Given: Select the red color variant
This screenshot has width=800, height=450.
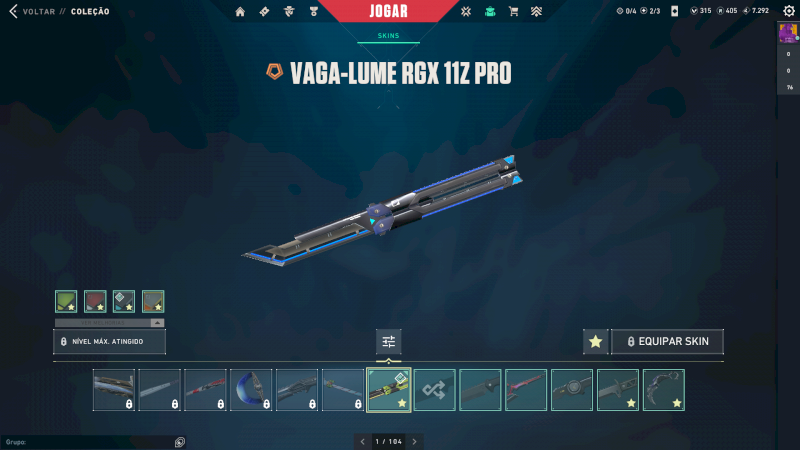Looking at the screenshot, I should pyautogui.click(x=95, y=300).
